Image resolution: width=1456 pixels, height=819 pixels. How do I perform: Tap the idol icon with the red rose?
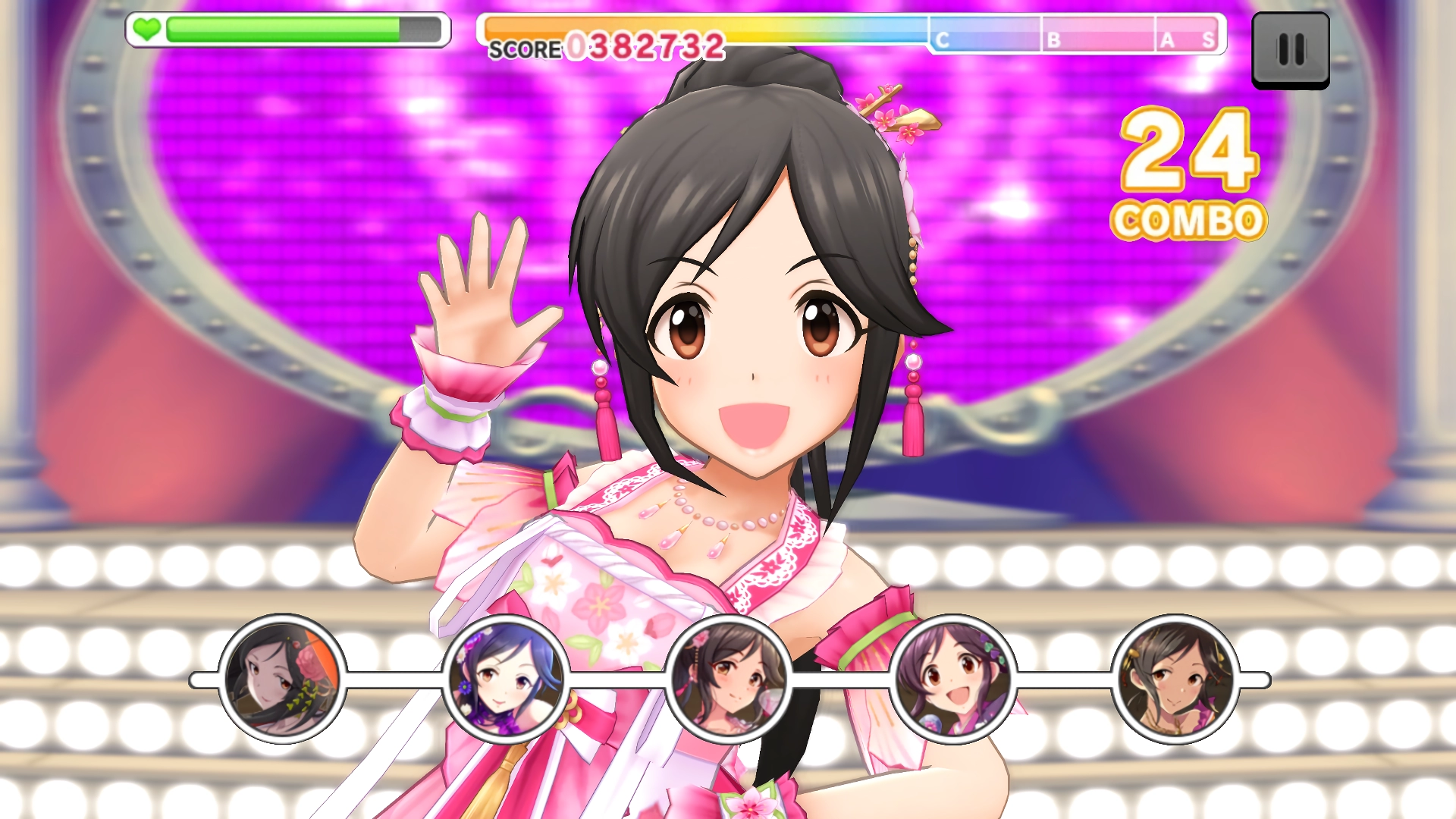click(x=282, y=679)
